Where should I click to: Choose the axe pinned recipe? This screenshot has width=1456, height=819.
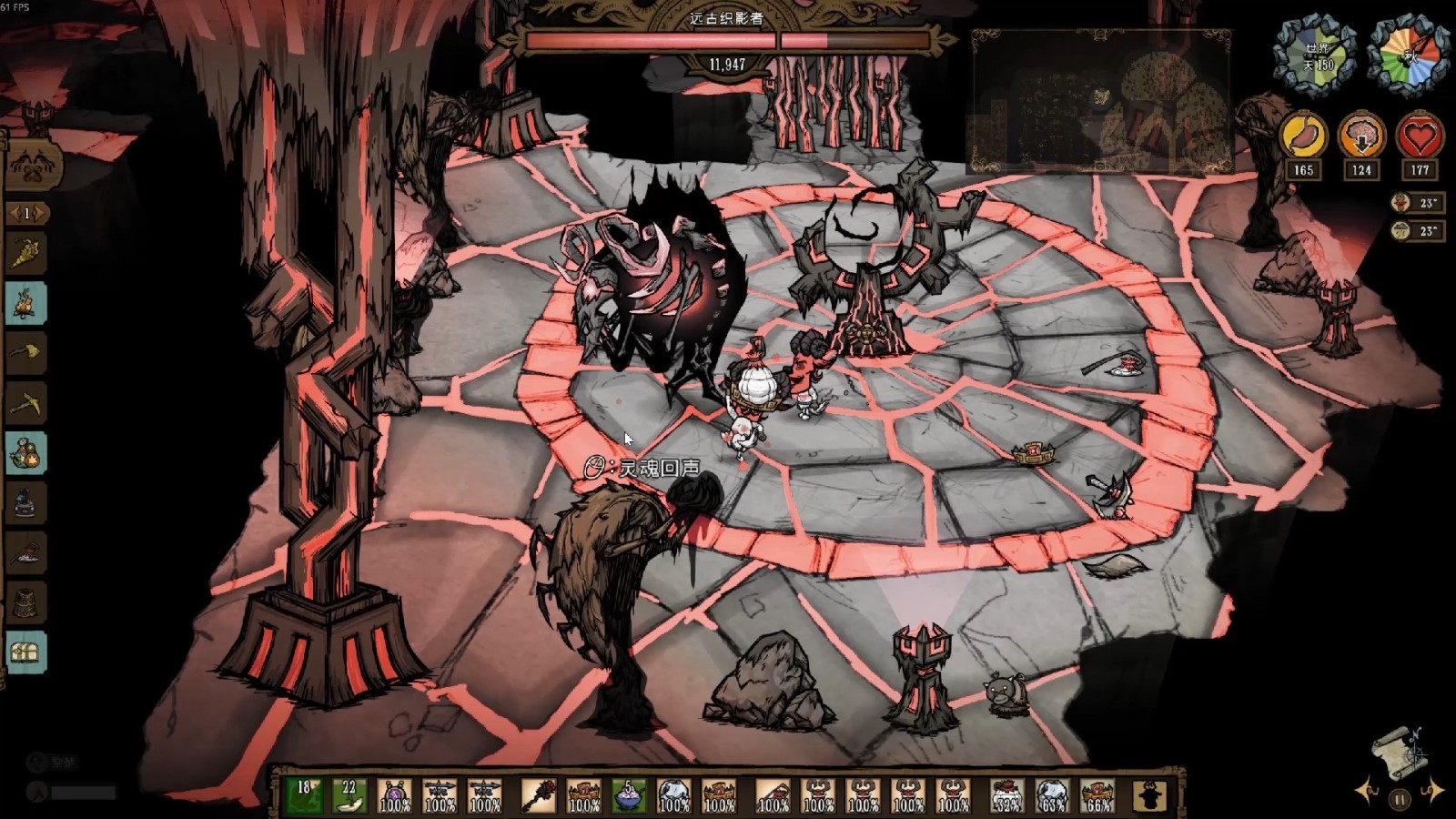pos(26,353)
